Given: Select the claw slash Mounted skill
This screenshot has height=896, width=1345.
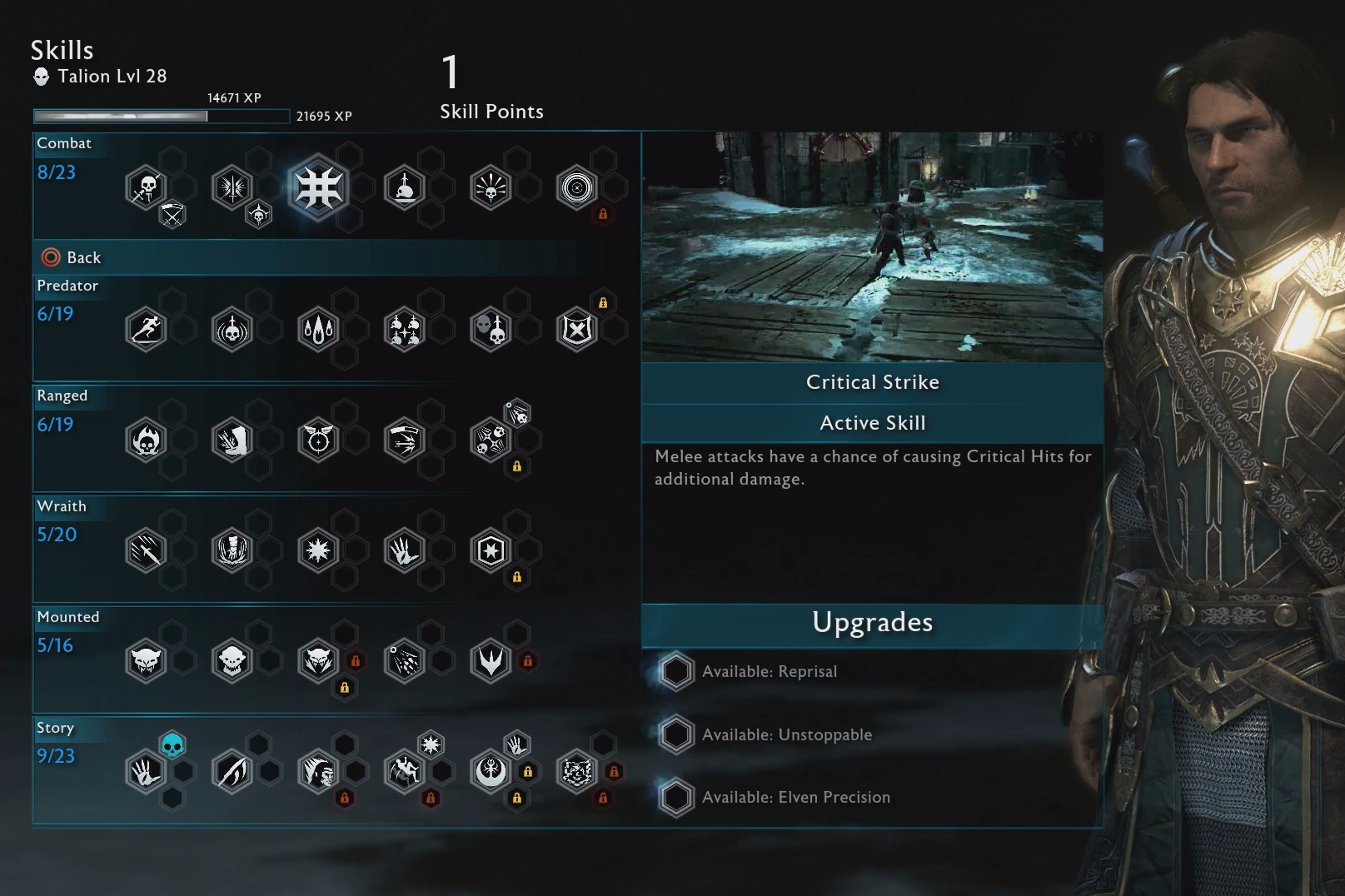Looking at the screenshot, I should (x=404, y=661).
